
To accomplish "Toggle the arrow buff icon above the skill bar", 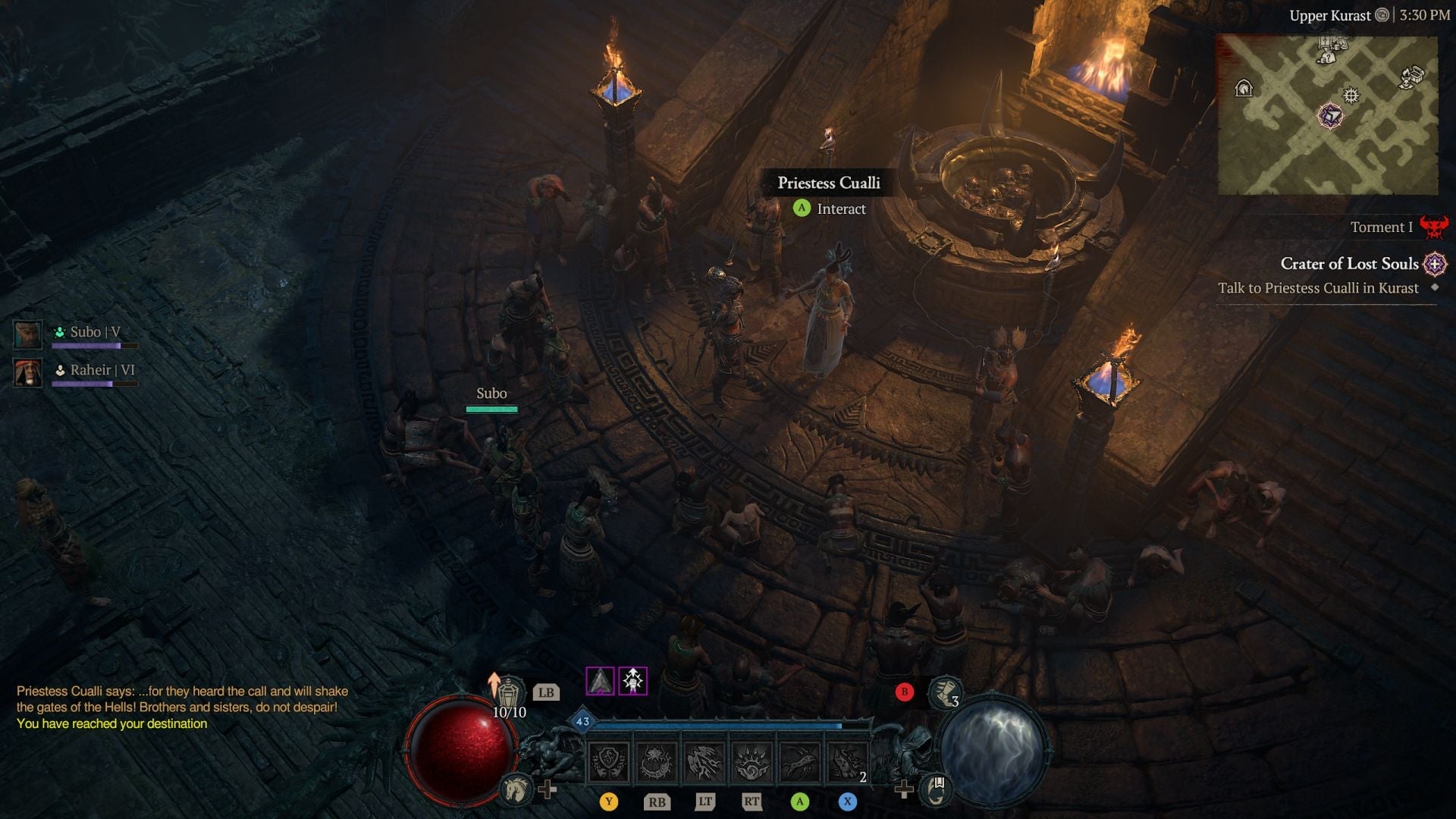I will [x=600, y=682].
